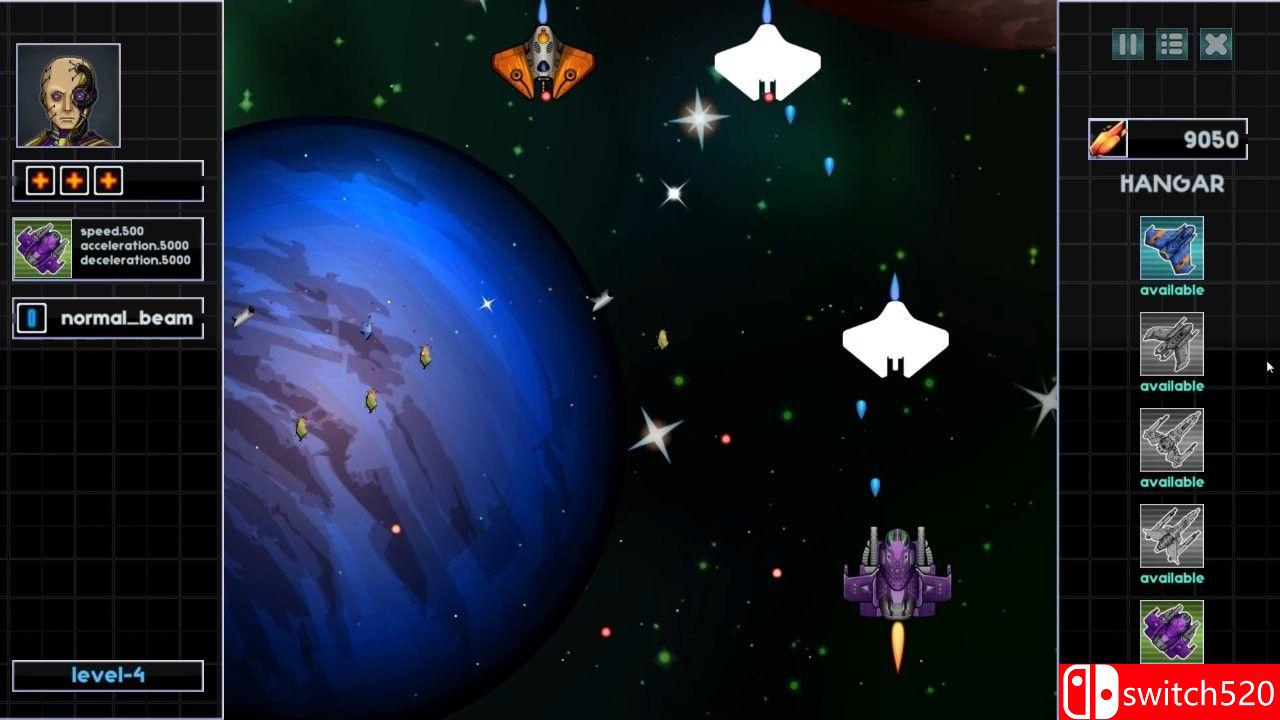Viewport: 1280px width, 720px height.
Task: Toggle the equipped purple ship in hangar
Action: click(x=1171, y=632)
